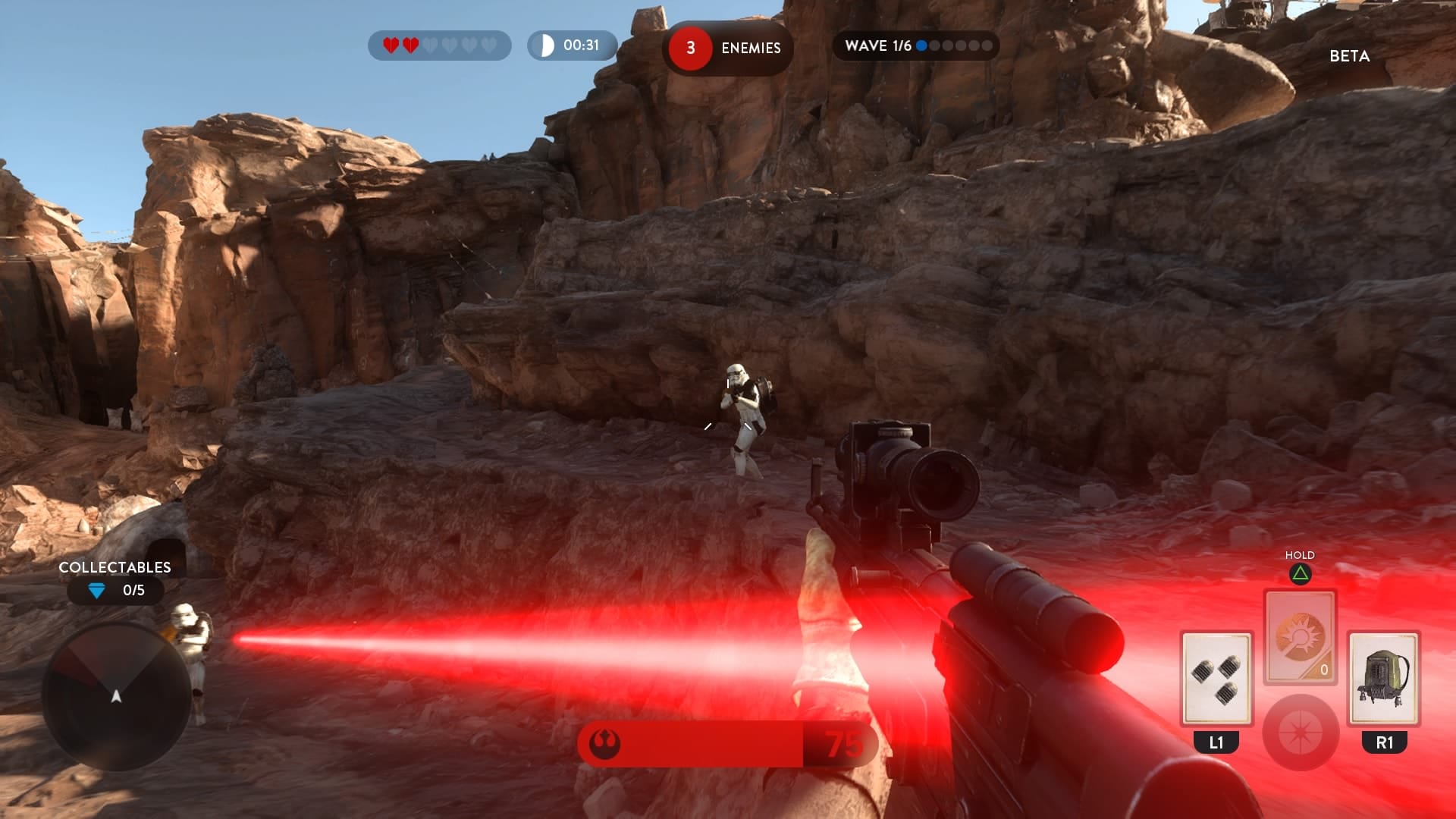Click the round starburst emblem button
This screenshot has width=1456, height=819.
[x=1300, y=732]
